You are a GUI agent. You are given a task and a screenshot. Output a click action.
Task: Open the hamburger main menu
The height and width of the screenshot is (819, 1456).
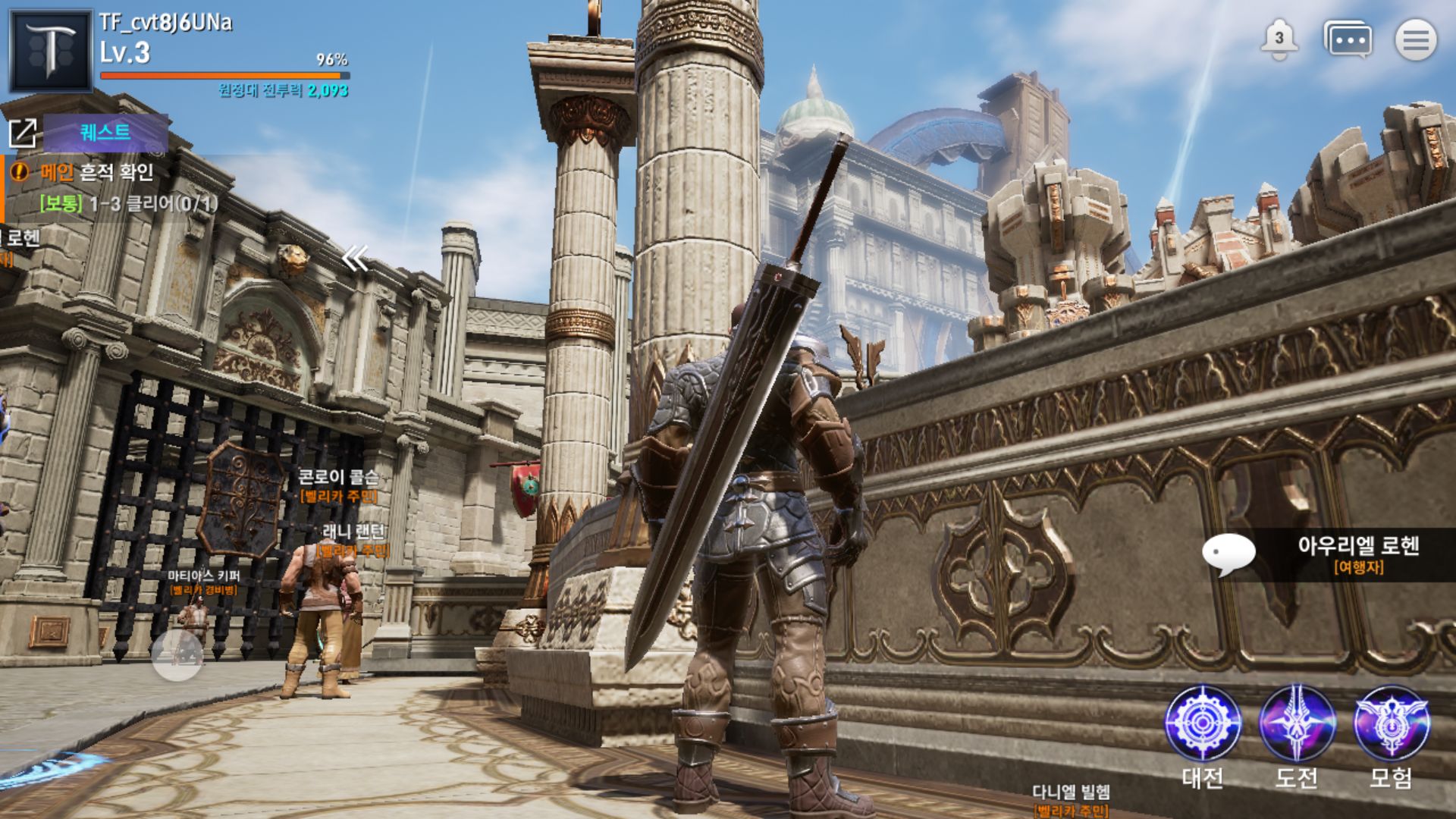(1415, 39)
